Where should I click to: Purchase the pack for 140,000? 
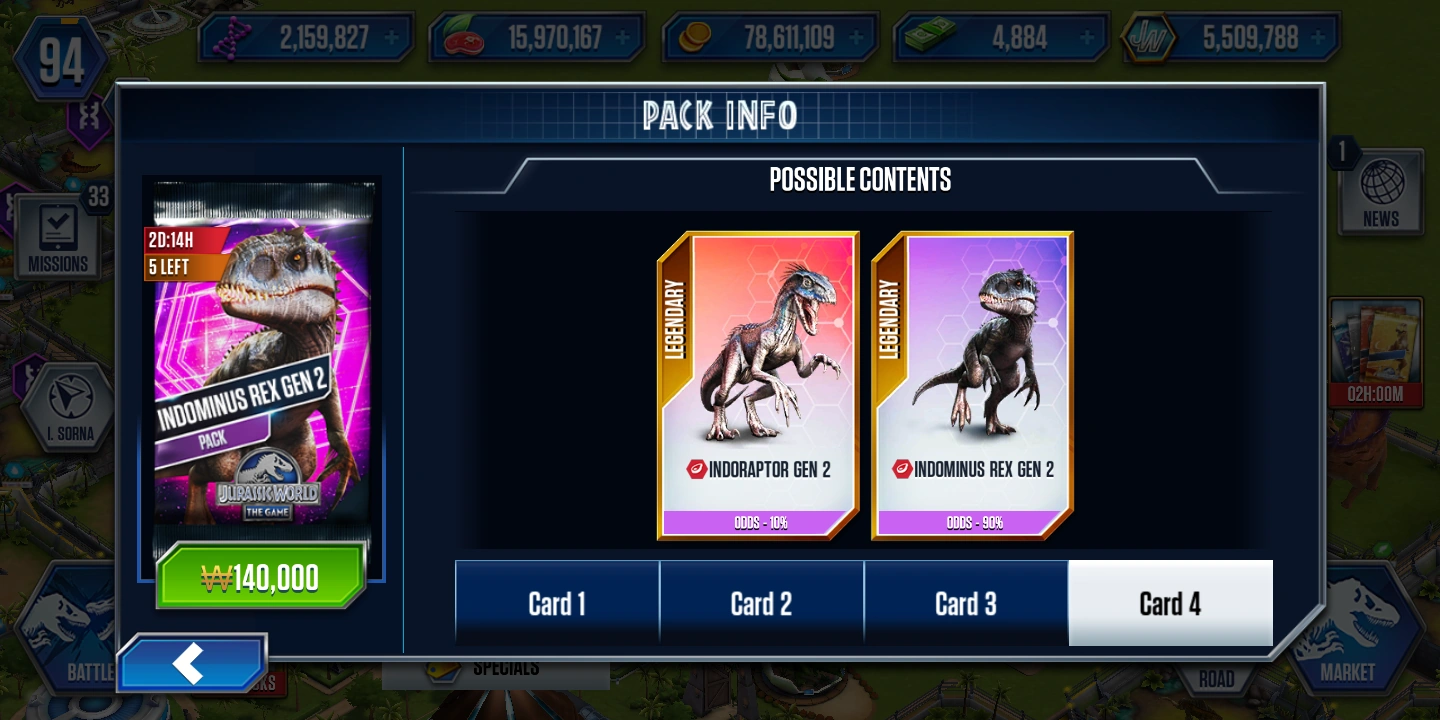coord(259,576)
